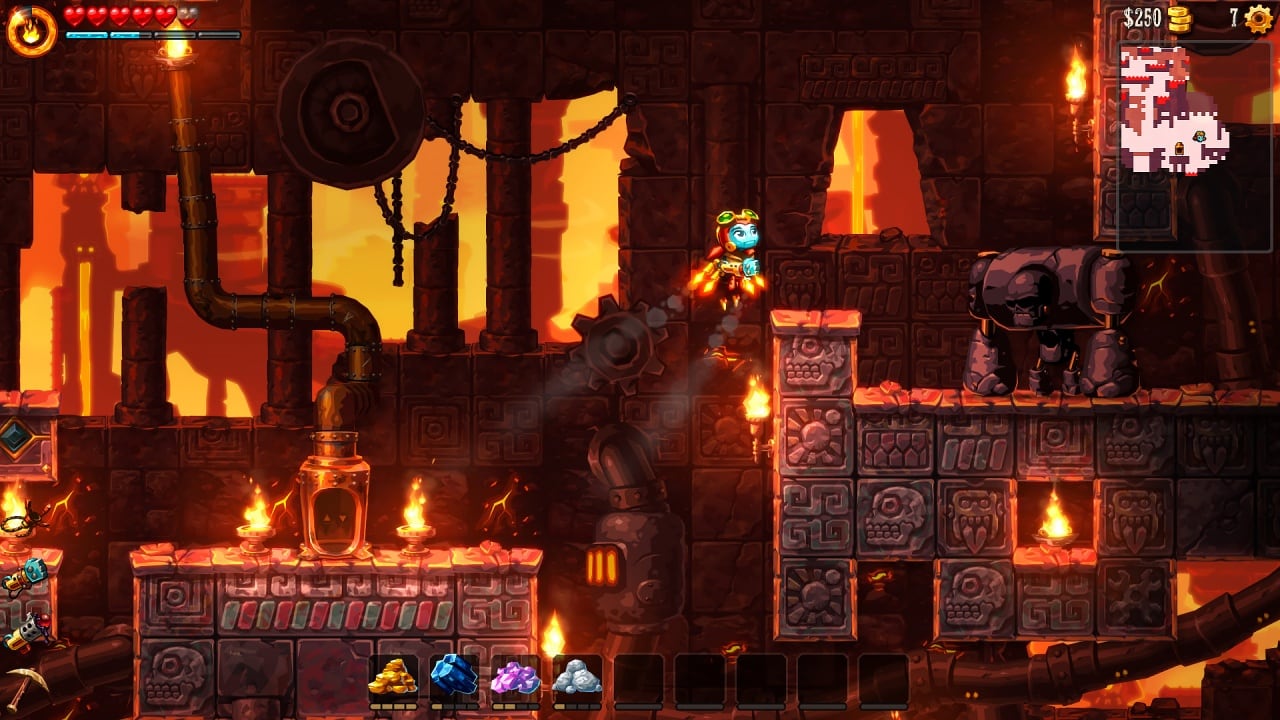Select the blue crystal ore slot
The height and width of the screenshot is (720, 1280).
454,676
